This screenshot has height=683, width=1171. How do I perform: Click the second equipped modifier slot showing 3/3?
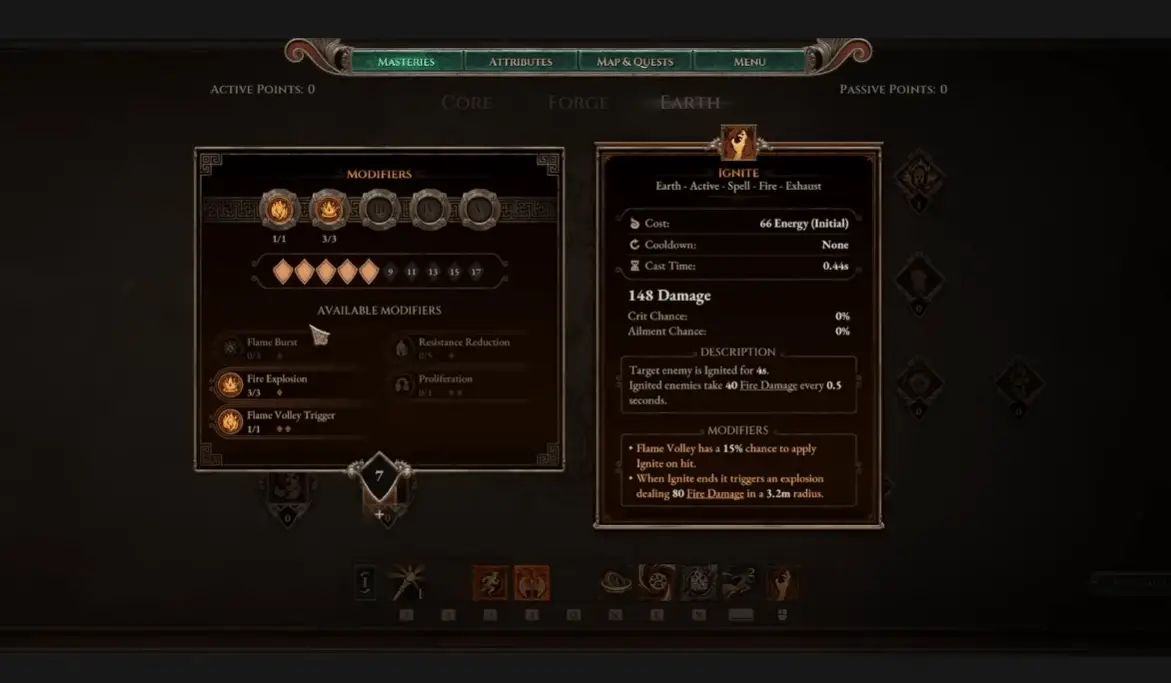(329, 210)
